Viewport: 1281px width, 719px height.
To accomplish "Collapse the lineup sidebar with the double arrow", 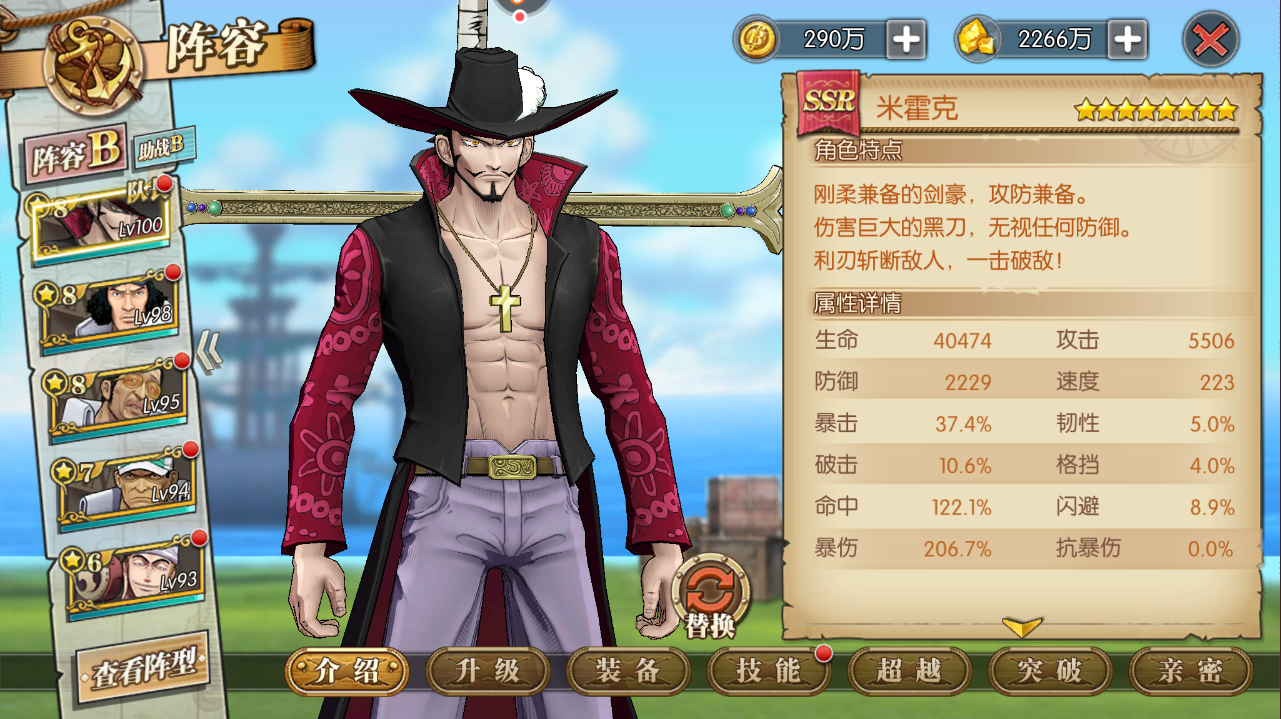I will [208, 352].
